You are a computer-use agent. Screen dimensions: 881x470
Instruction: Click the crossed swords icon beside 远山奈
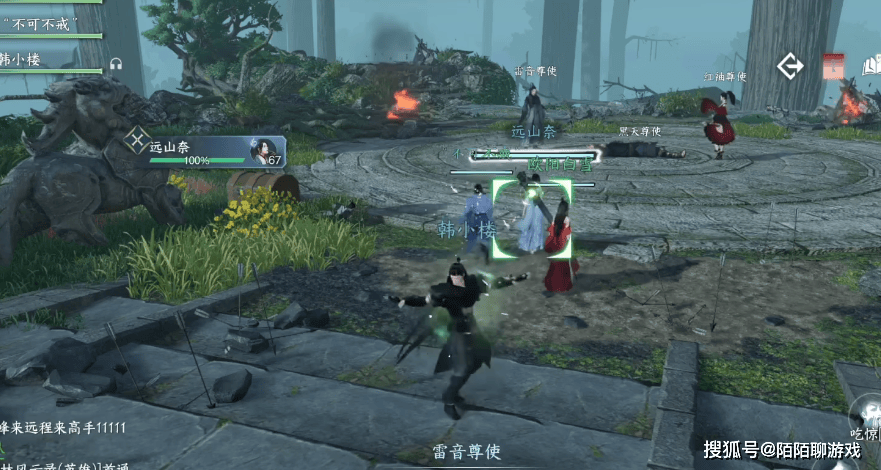137,141
